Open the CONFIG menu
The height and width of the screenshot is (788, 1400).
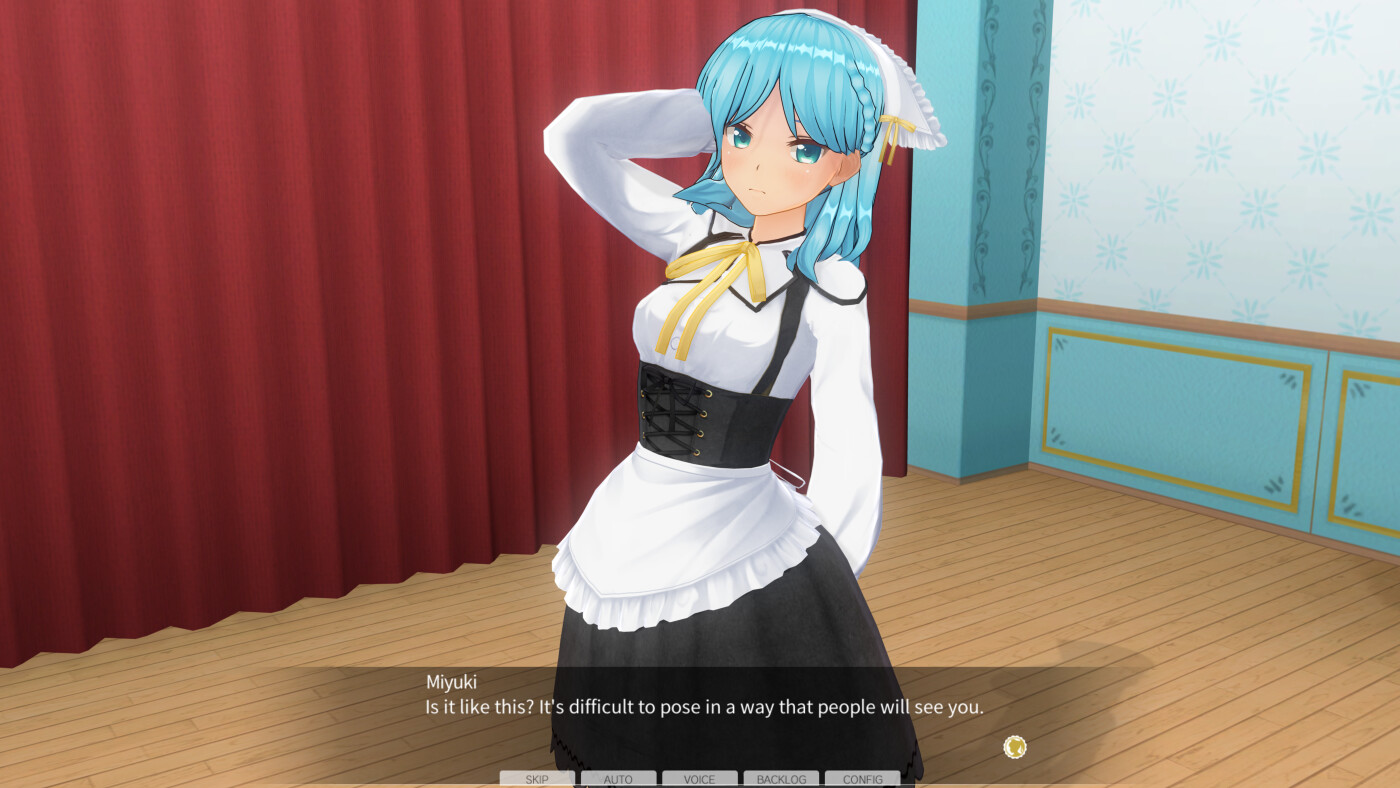pyautogui.click(x=862, y=778)
